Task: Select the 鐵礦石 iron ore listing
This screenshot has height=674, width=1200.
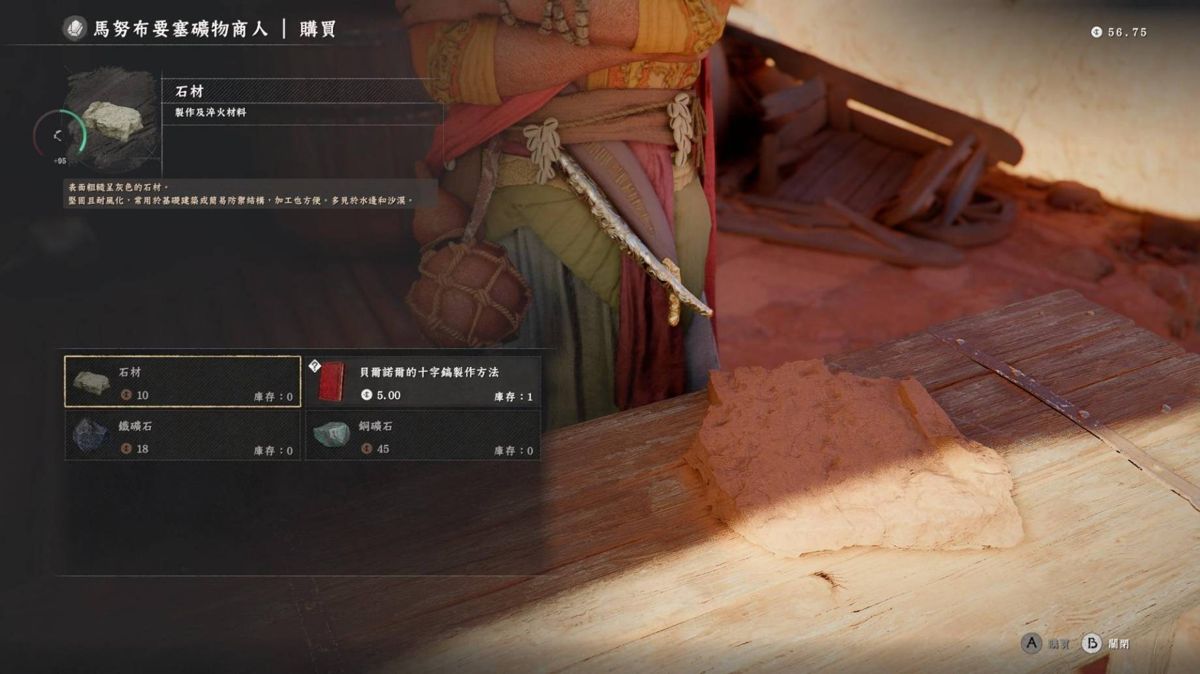Action: point(183,436)
